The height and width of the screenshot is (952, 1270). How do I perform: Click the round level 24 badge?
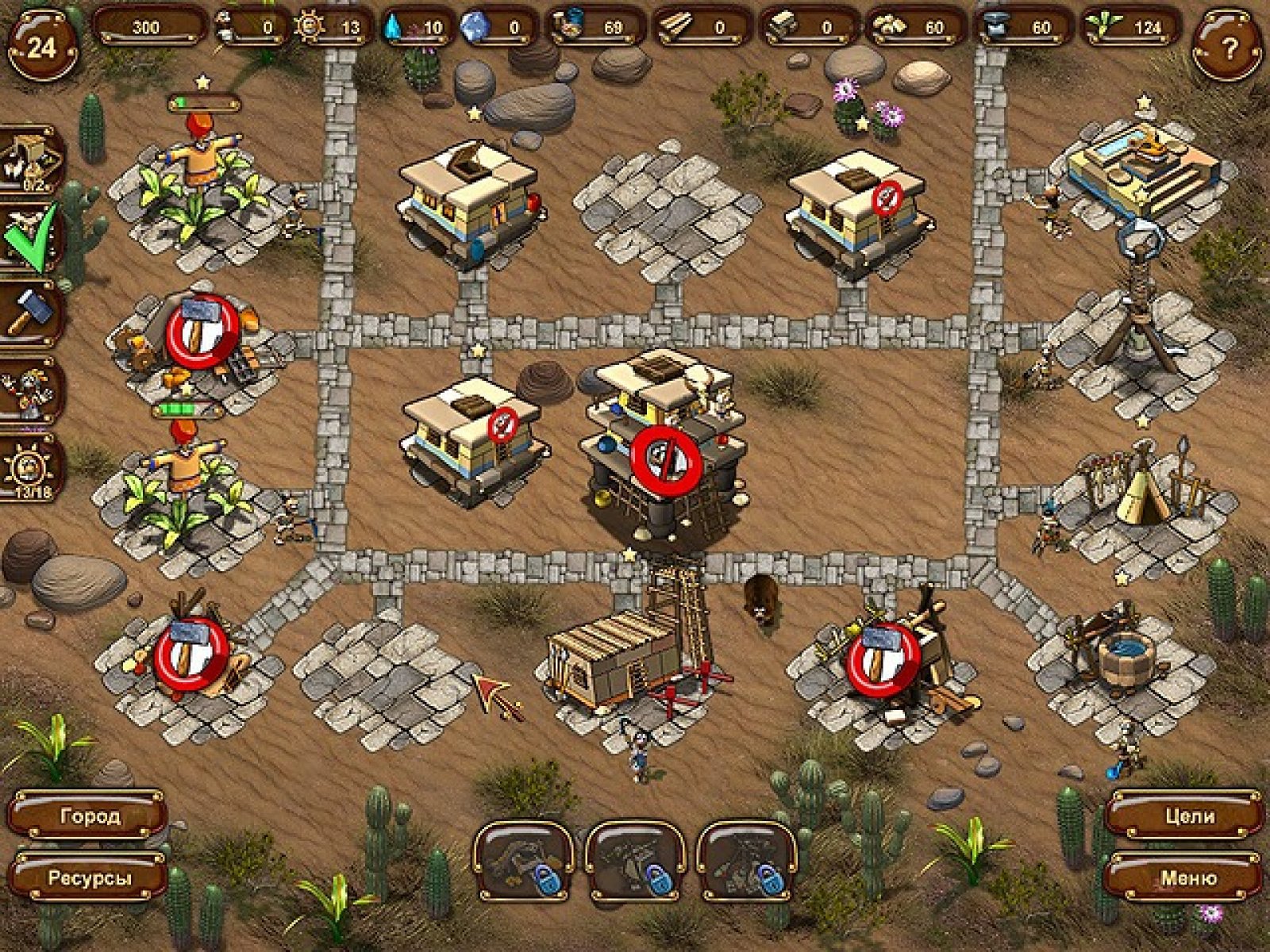click(x=41, y=46)
